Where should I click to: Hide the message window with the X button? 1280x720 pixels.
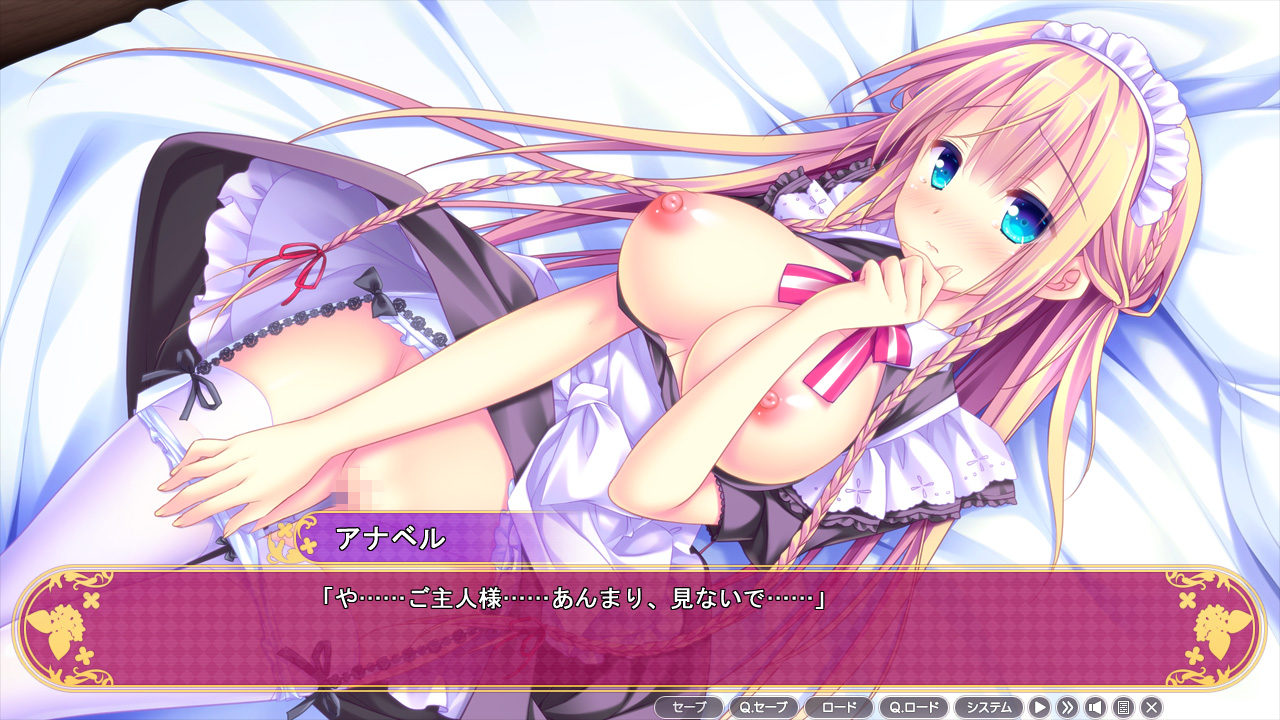tap(1151, 707)
